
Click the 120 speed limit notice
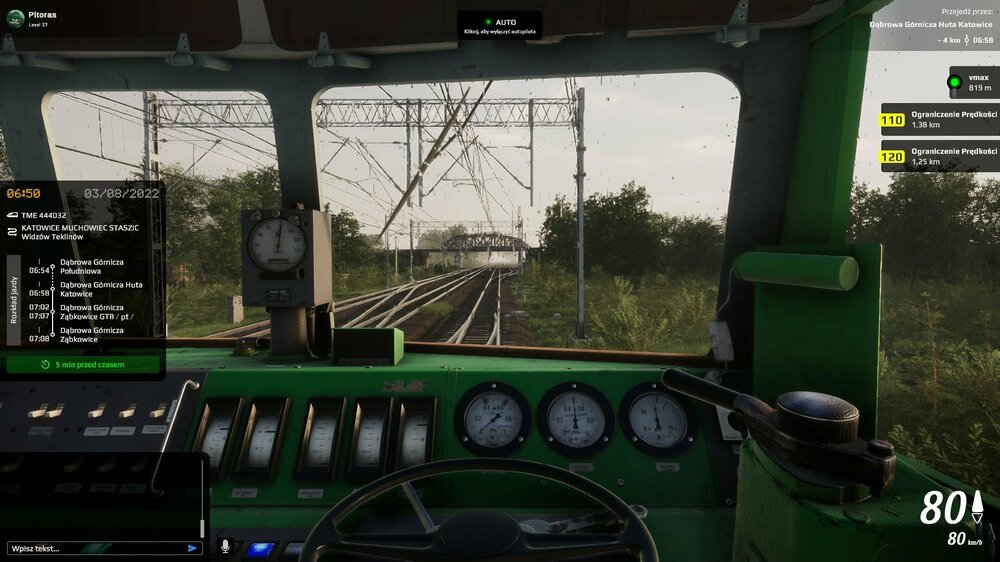(x=939, y=156)
